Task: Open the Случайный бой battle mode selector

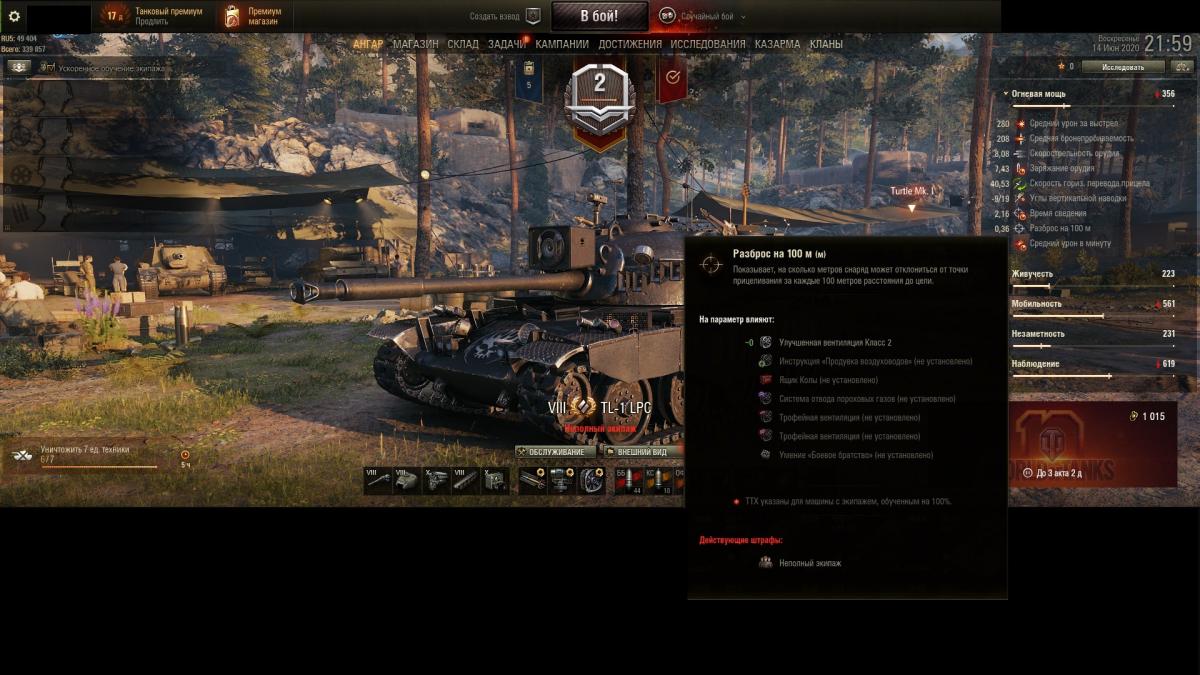Action: pos(705,16)
